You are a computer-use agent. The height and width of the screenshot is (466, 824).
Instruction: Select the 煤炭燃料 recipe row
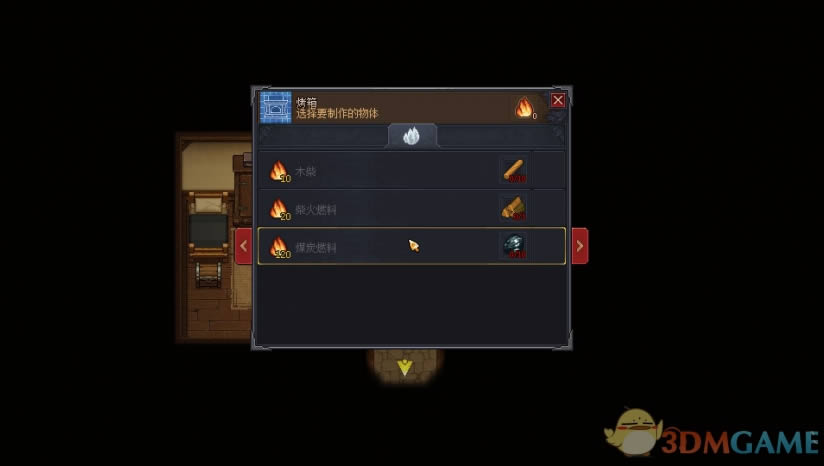pos(412,246)
